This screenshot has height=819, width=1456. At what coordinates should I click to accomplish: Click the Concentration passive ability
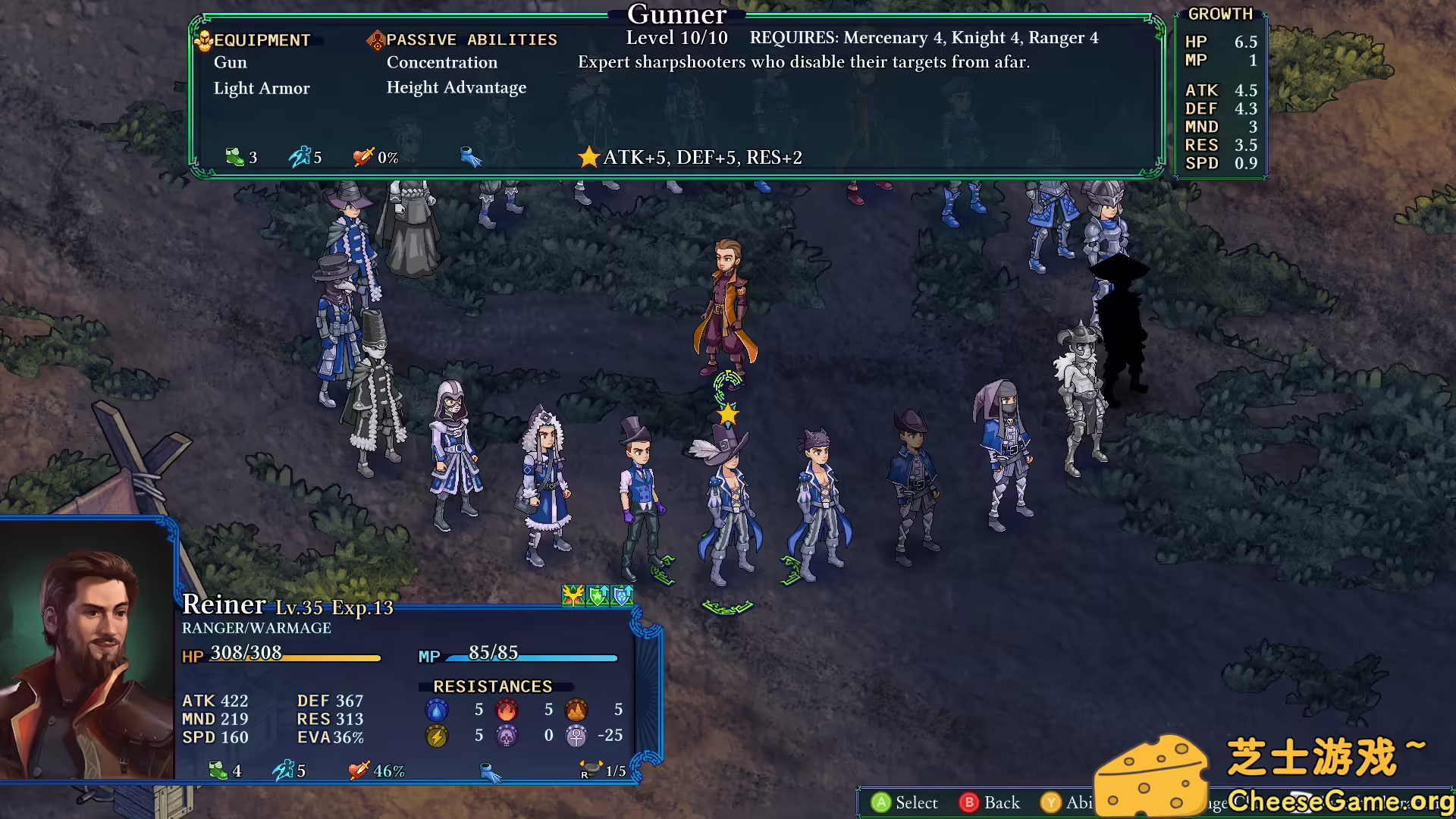[442, 62]
